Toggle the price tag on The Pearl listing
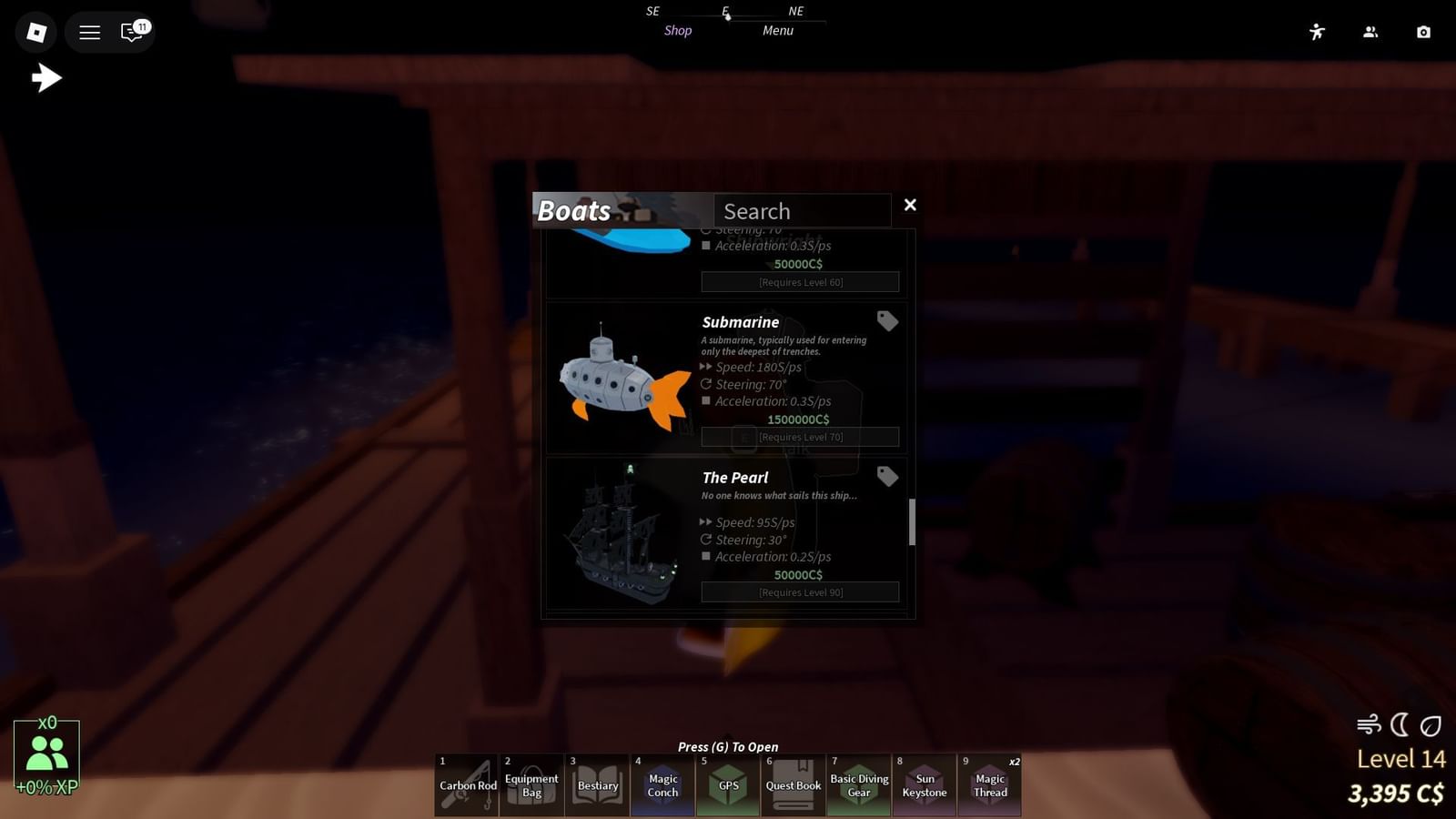The image size is (1456, 819). (887, 477)
